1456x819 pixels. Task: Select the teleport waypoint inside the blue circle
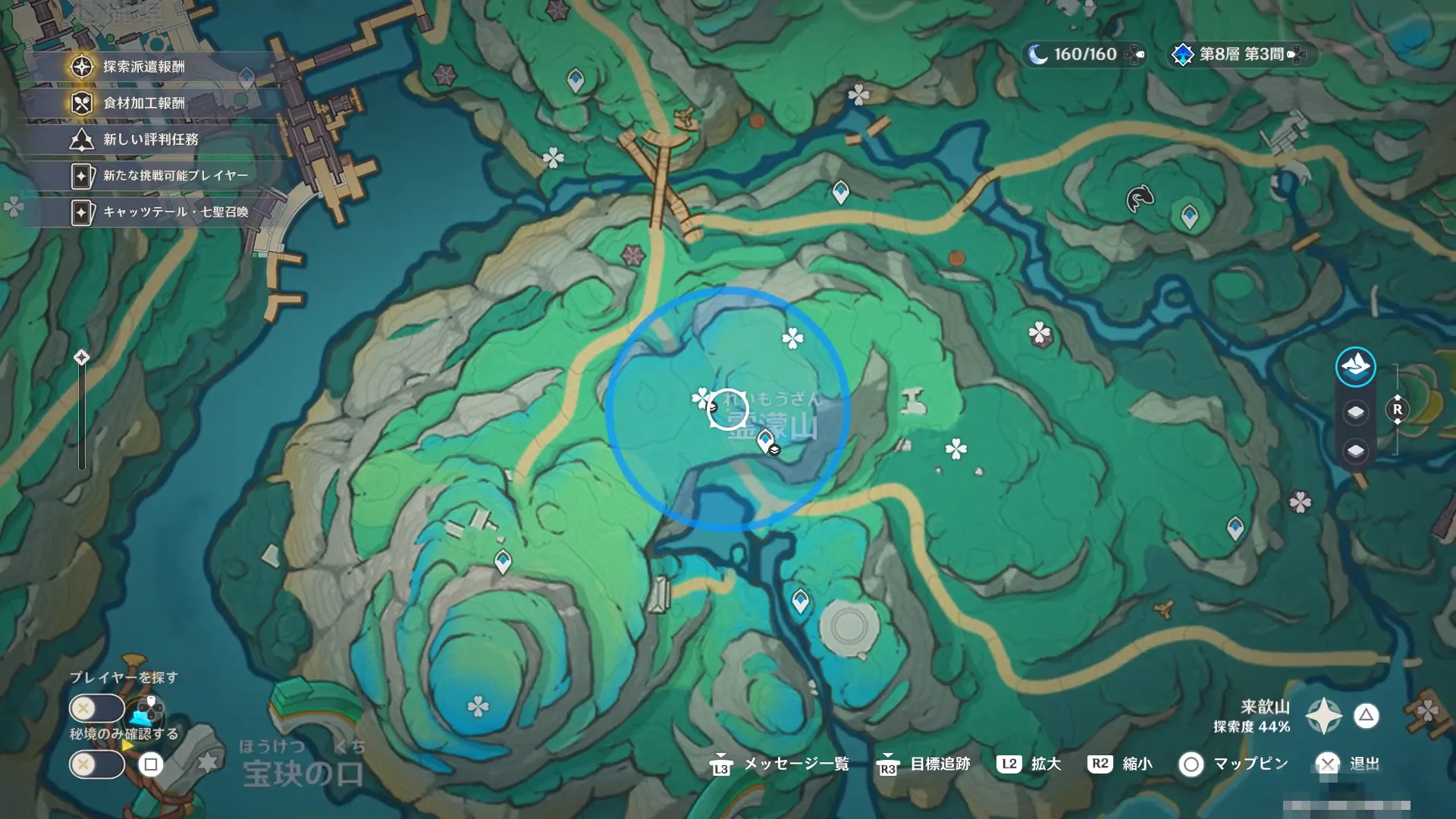coord(765,439)
